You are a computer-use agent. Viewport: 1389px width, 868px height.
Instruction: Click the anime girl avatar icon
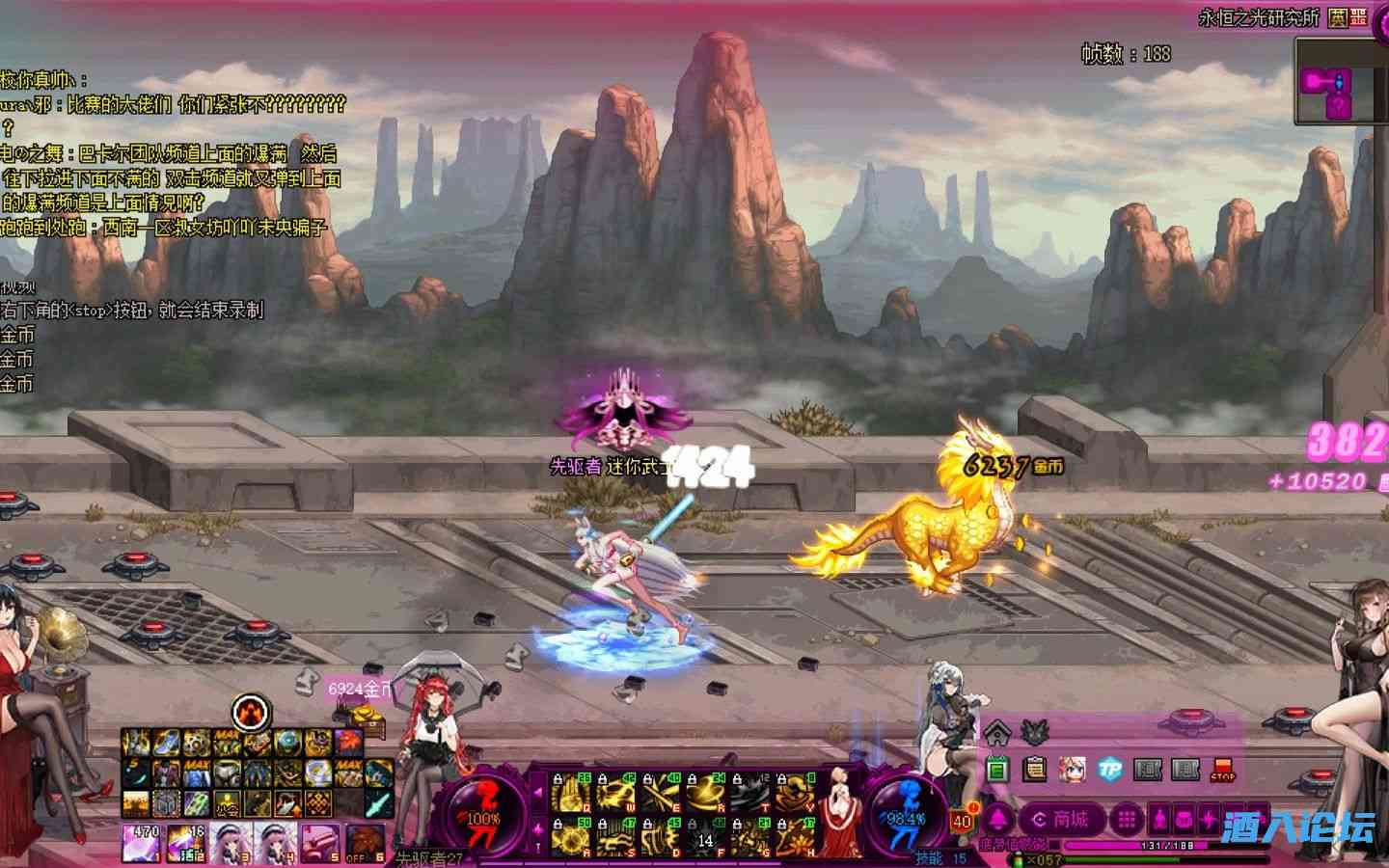(x=1072, y=769)
